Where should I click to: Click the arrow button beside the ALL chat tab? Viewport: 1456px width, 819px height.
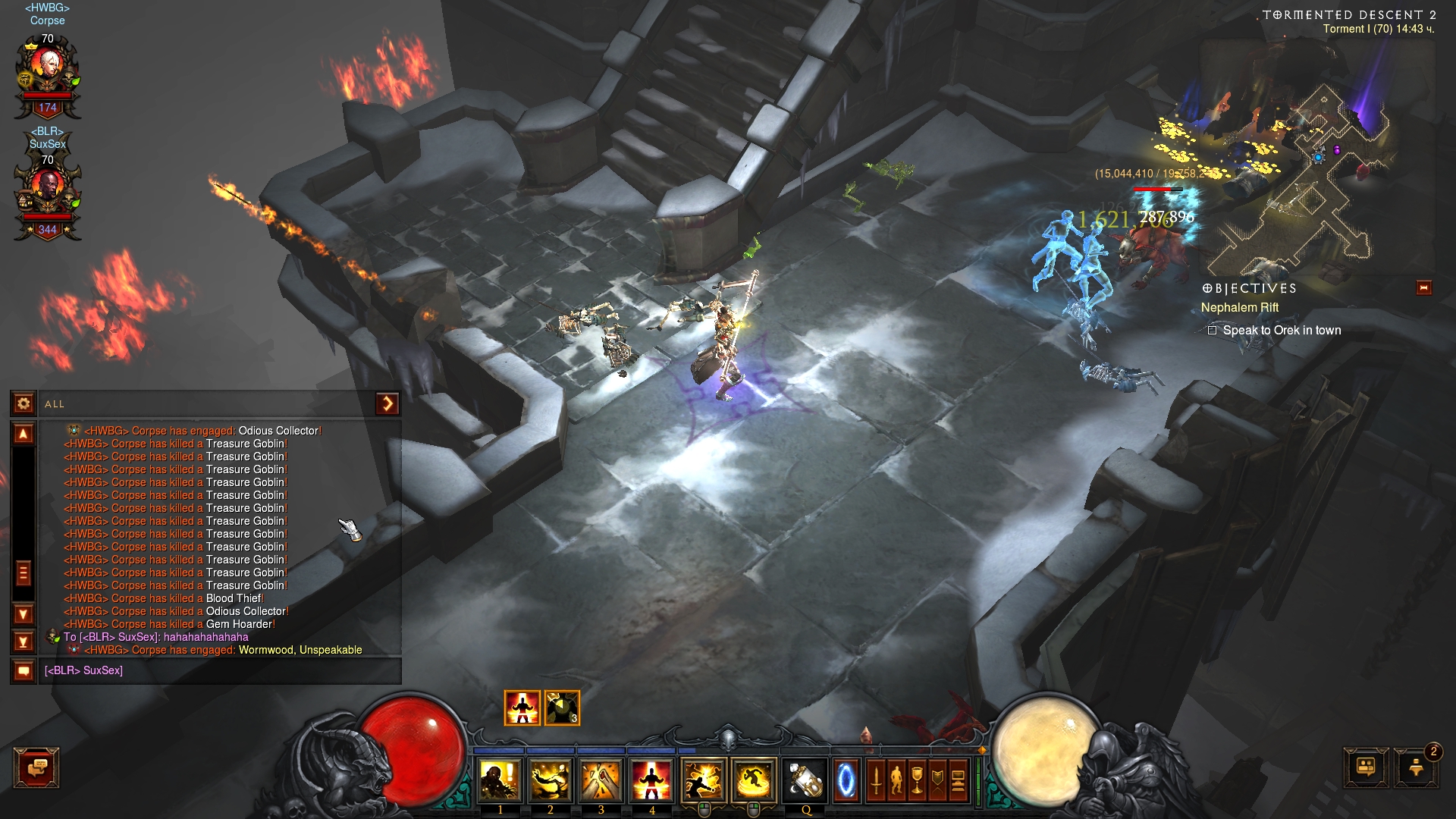pos(387,403)
